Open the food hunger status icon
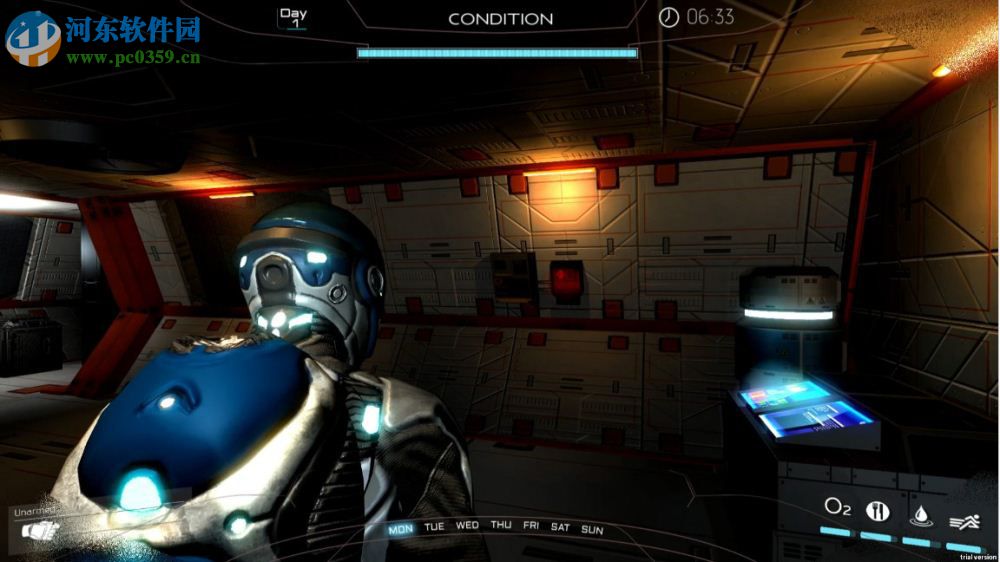The width and height of the screenshot is (1000, 562). click(x=877, y=510)
